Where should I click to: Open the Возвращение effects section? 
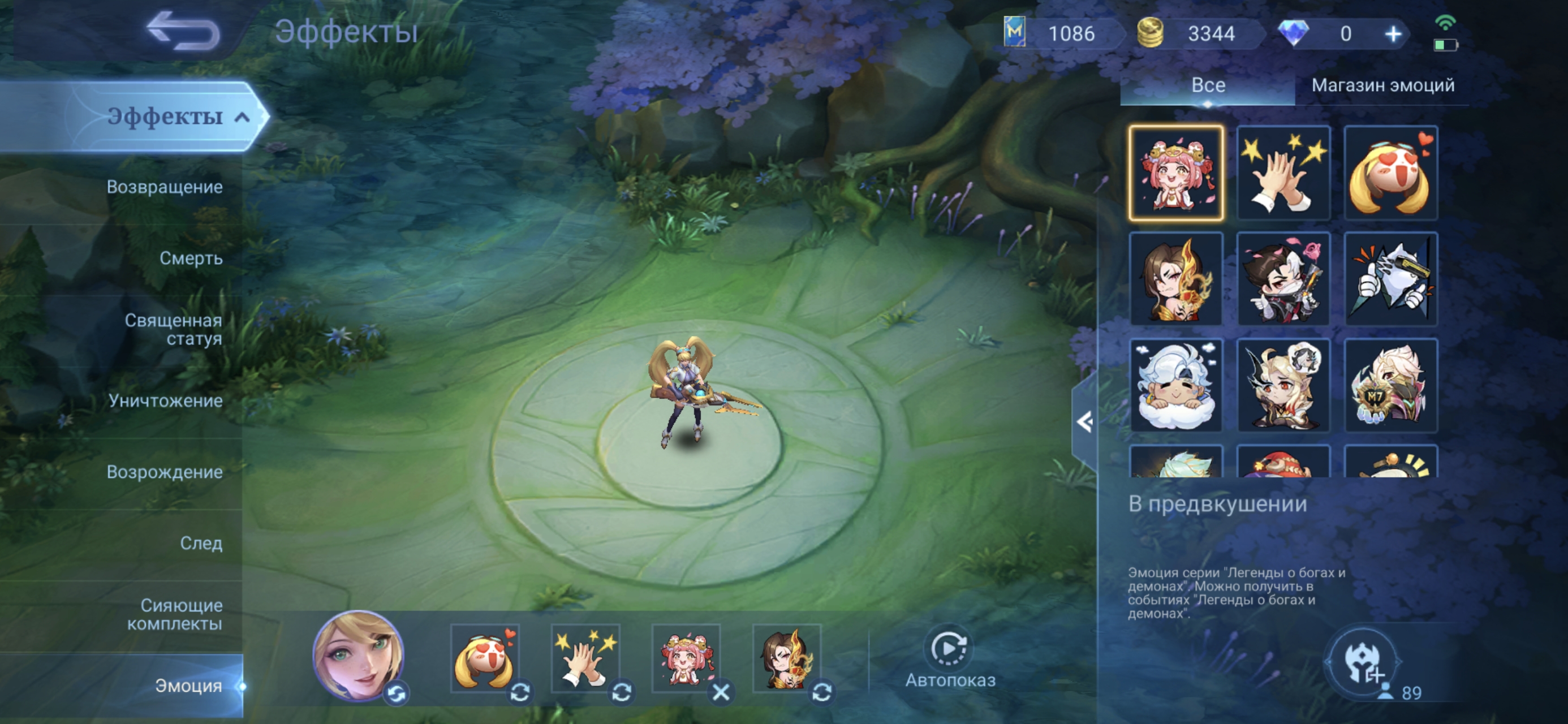pos(165,187)
